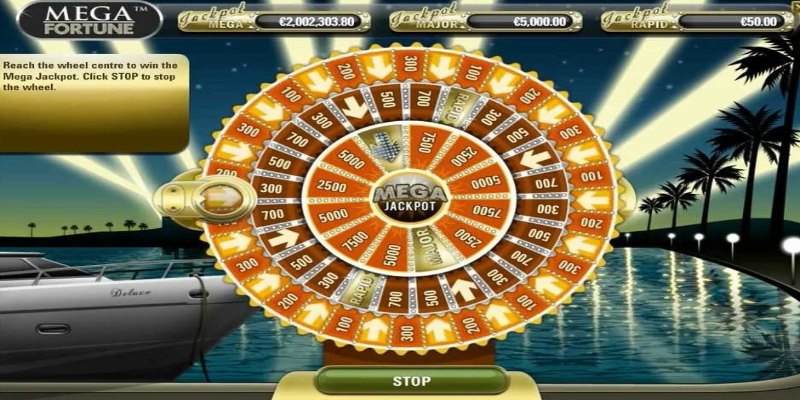
Task: Click STOP to stop the wheel
Action: click(410, 381)
